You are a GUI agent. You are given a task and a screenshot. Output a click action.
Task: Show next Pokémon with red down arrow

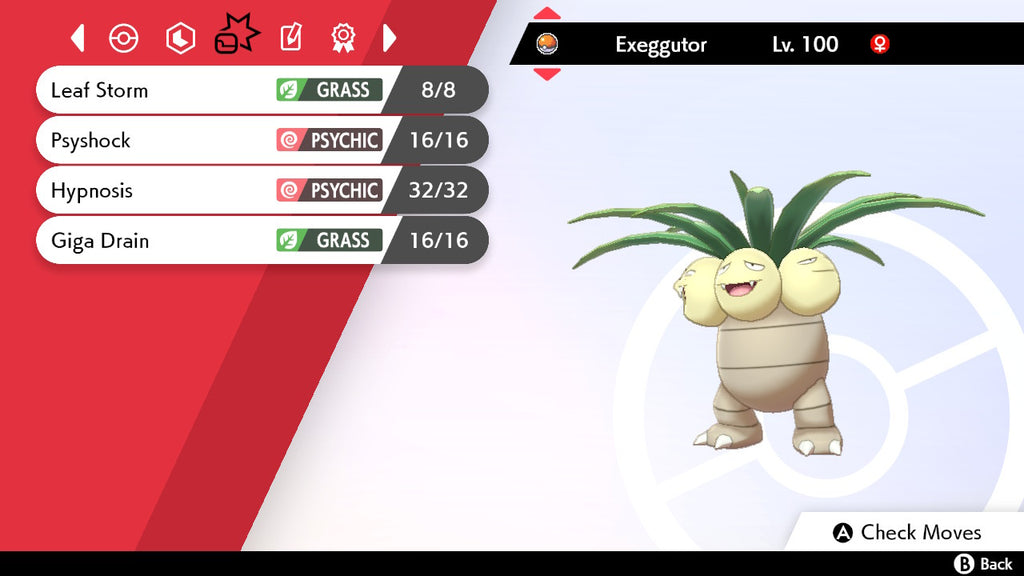coord(547,73)
